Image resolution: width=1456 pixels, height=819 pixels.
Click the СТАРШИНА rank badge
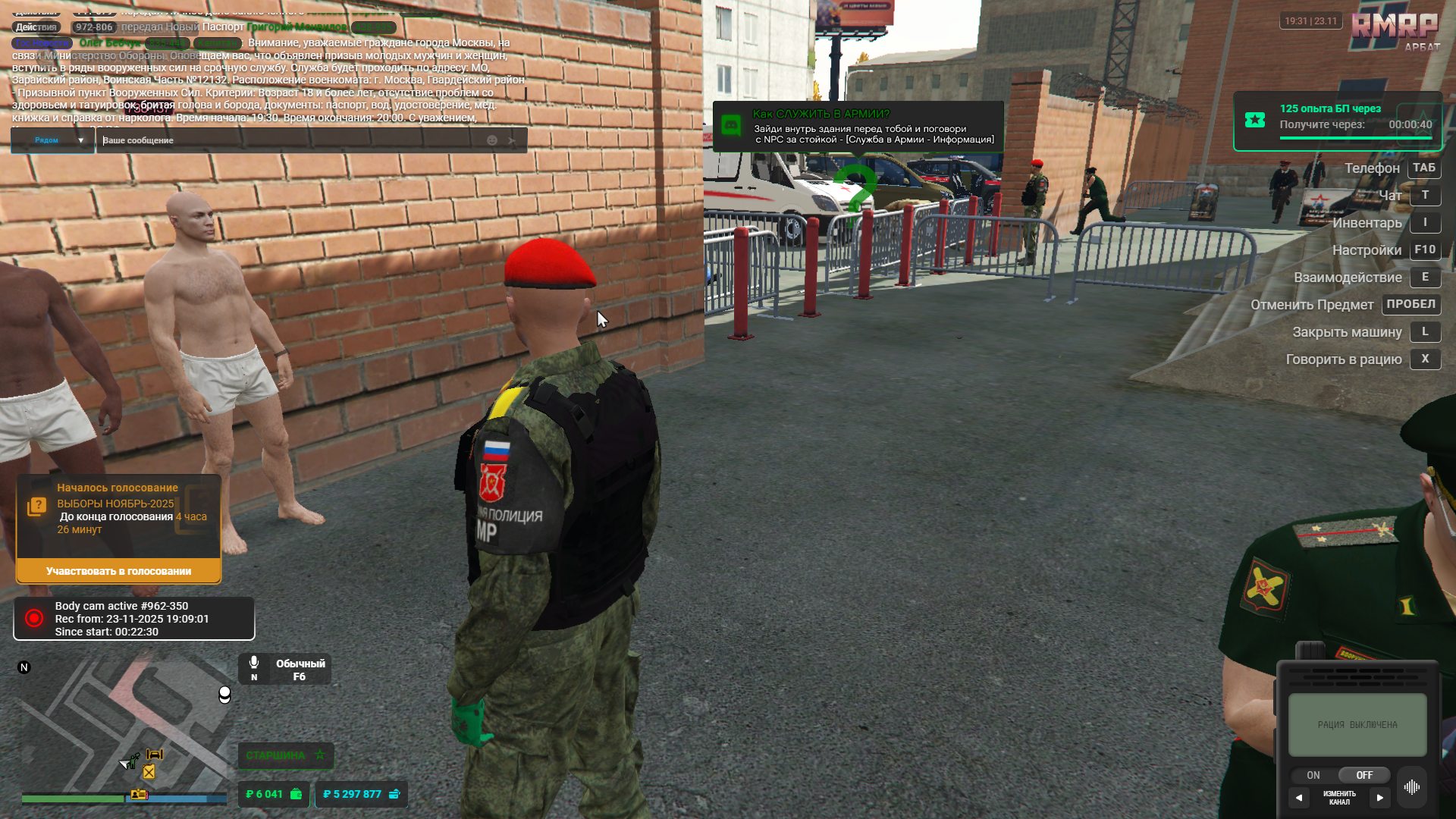(286, 755)
